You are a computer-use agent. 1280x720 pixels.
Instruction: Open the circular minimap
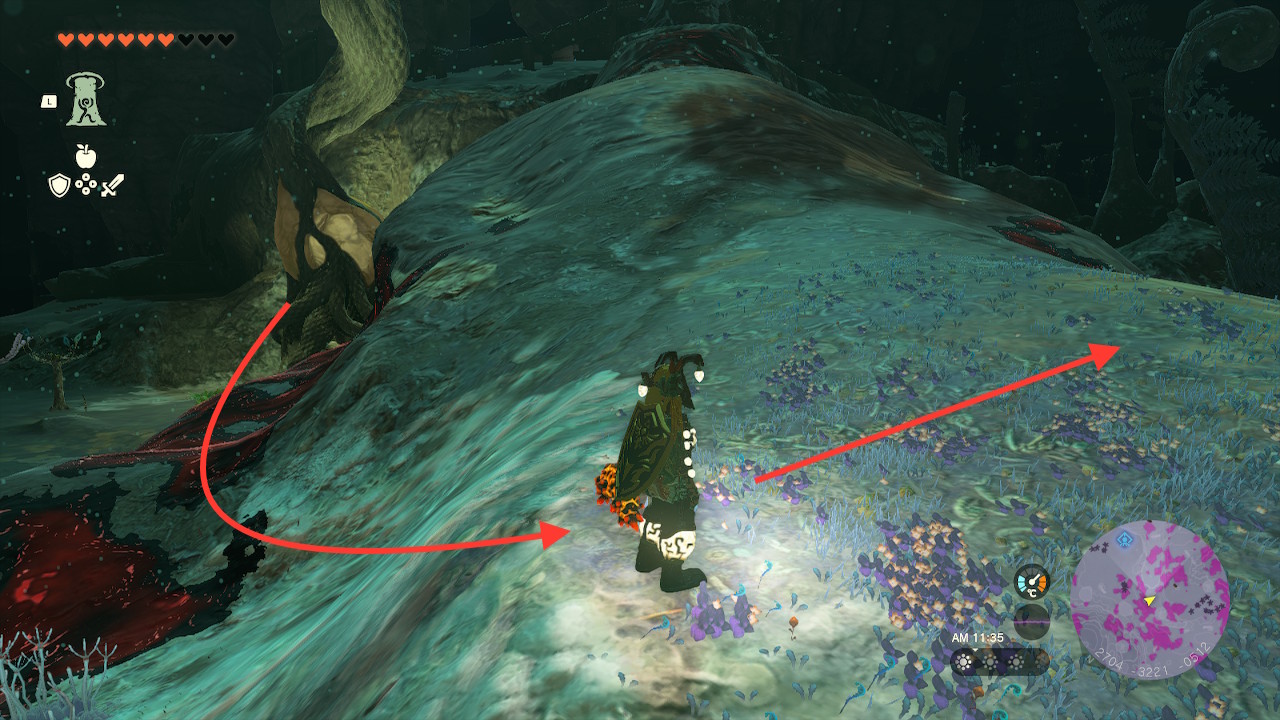(1149, 599)
